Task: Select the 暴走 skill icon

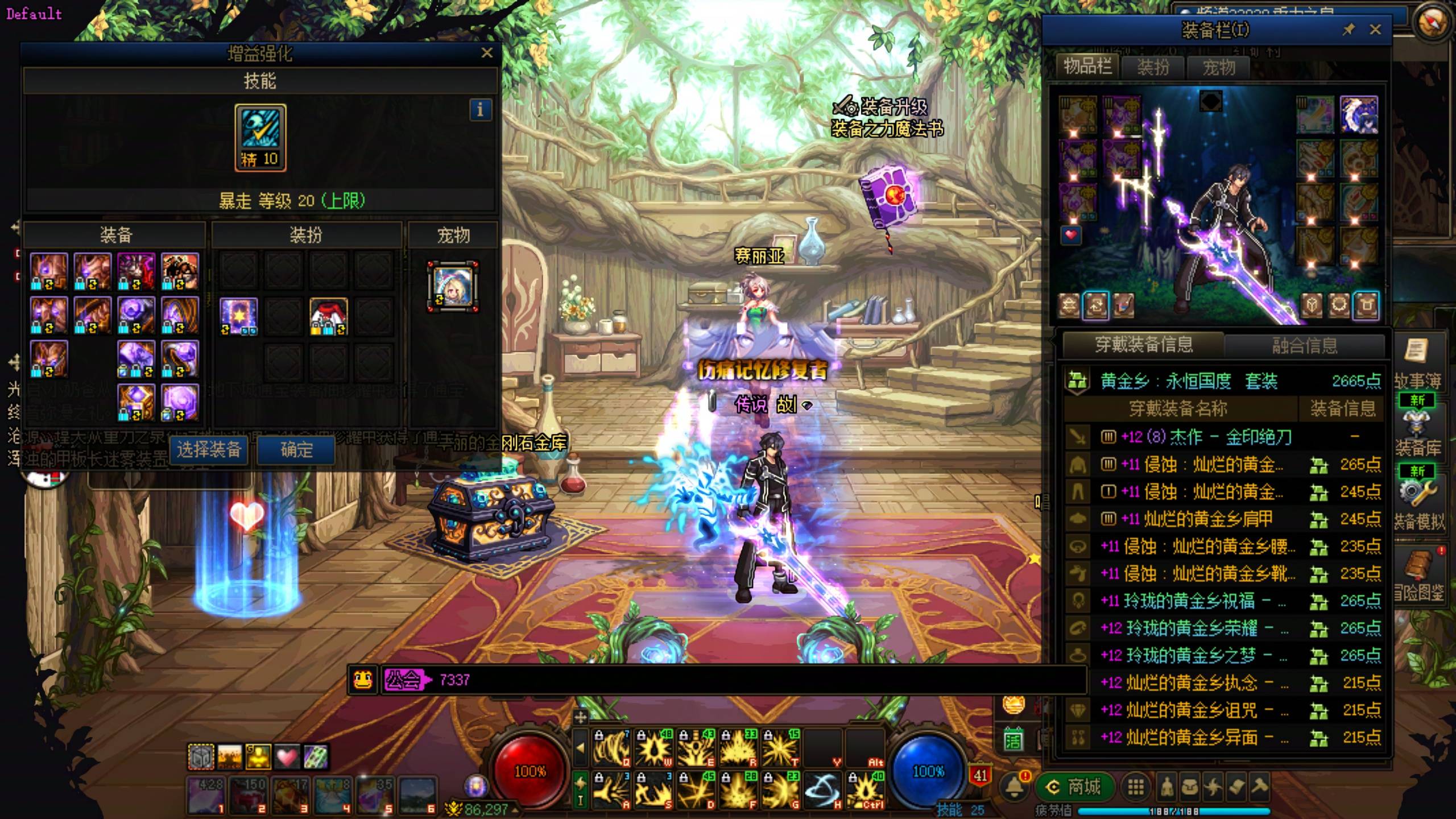Action: 260,137
